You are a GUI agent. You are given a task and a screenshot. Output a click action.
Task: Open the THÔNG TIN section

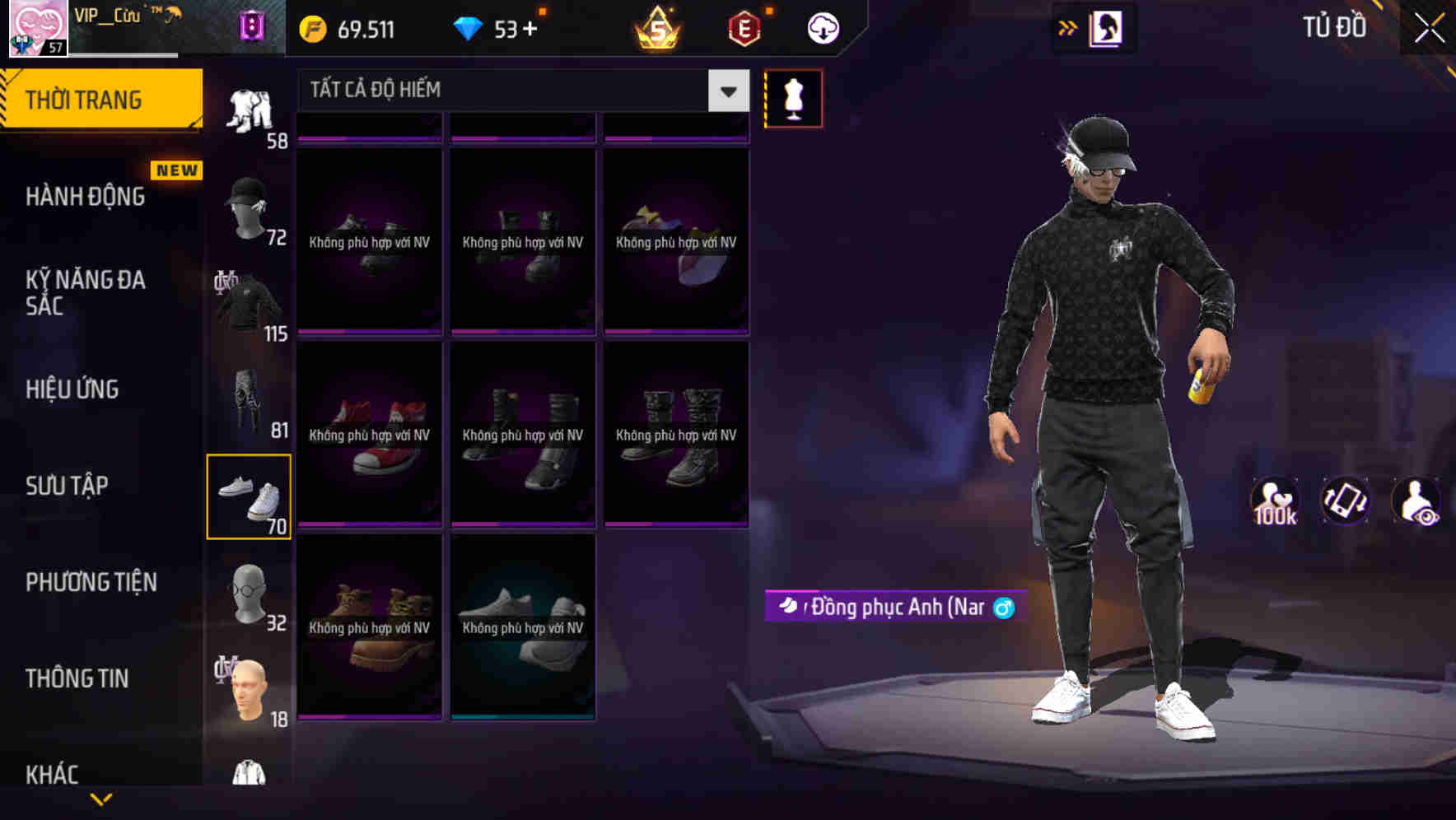[77, 678]
